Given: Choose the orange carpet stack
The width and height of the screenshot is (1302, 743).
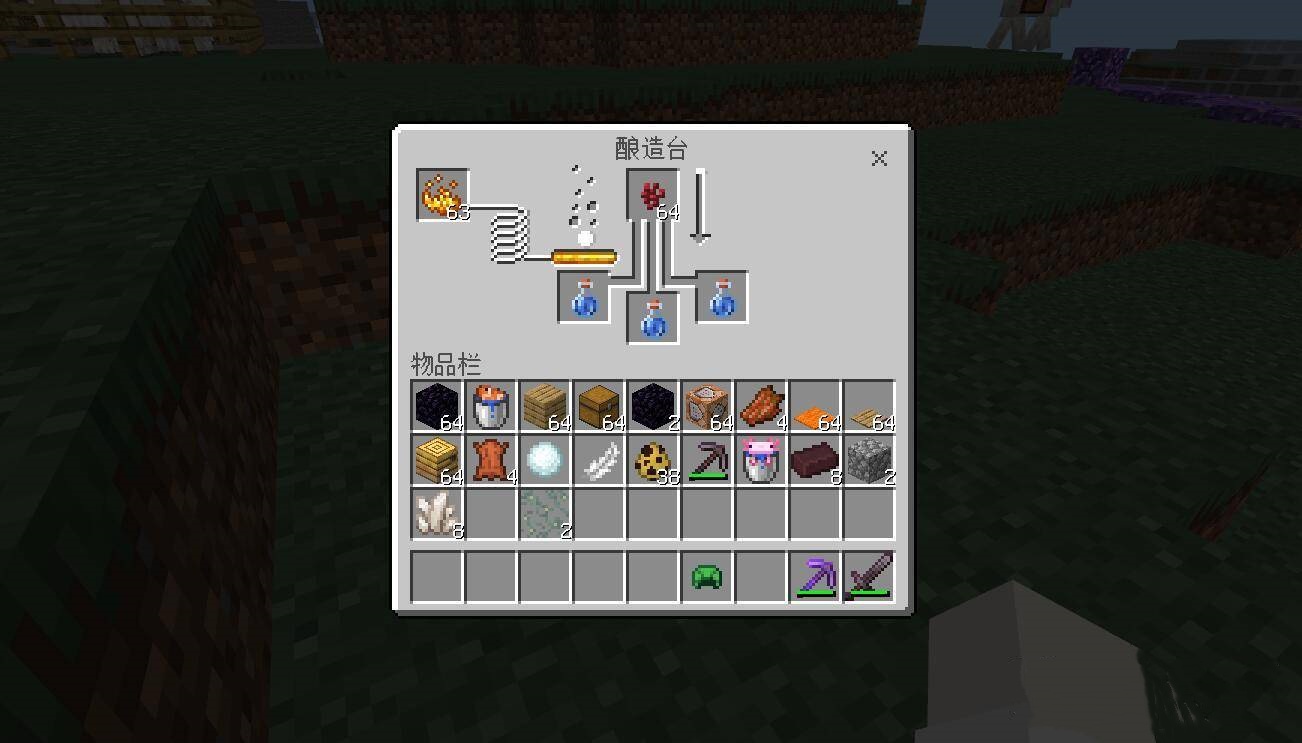Looking at the screenshot, I should click(x=815, y=406).
